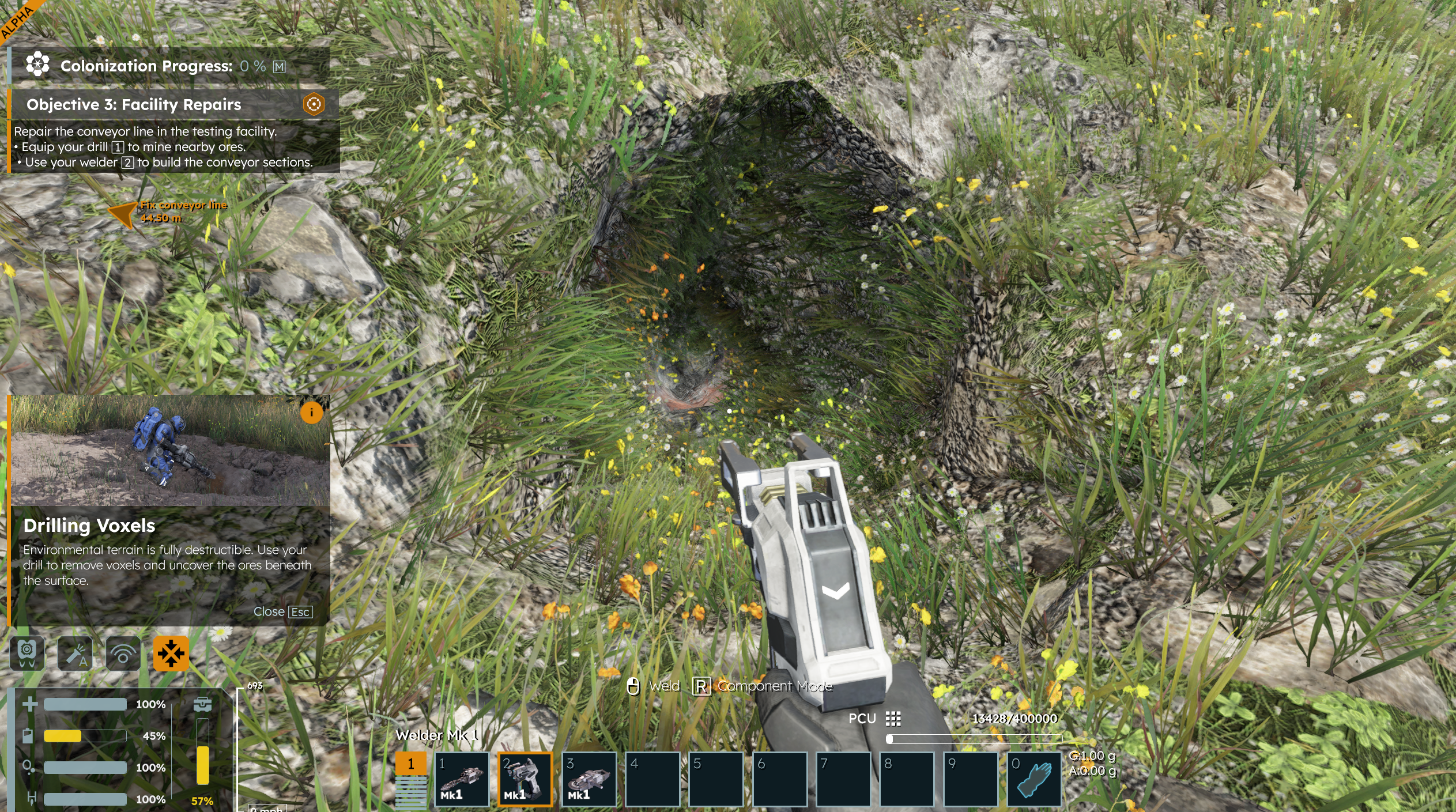Select the grinder Mk1 hotbar slot
The width and height of the screenshot is (1456, 812).
tap(589, 779)
